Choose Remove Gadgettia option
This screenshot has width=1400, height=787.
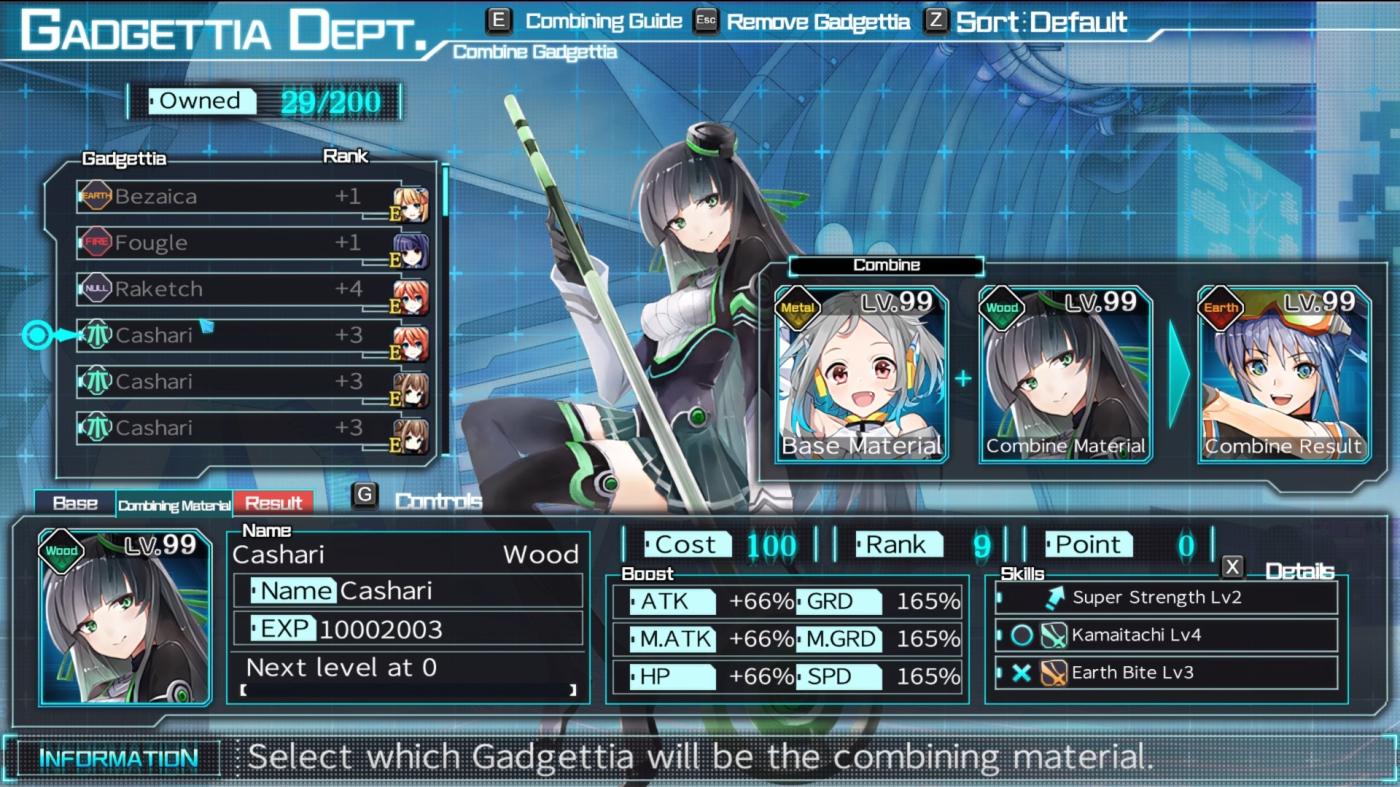coord(817,22)
